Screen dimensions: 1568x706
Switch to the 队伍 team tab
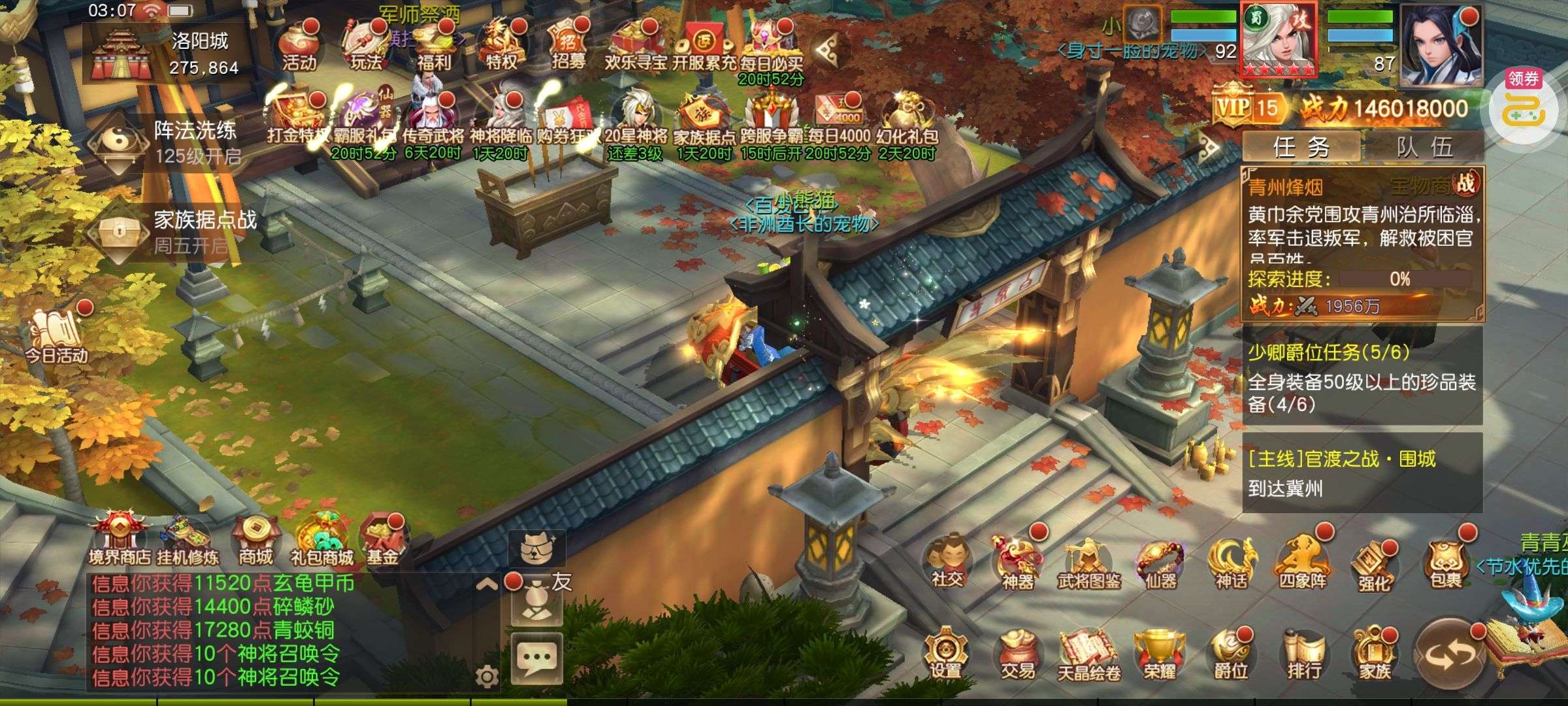point(1424,147)
